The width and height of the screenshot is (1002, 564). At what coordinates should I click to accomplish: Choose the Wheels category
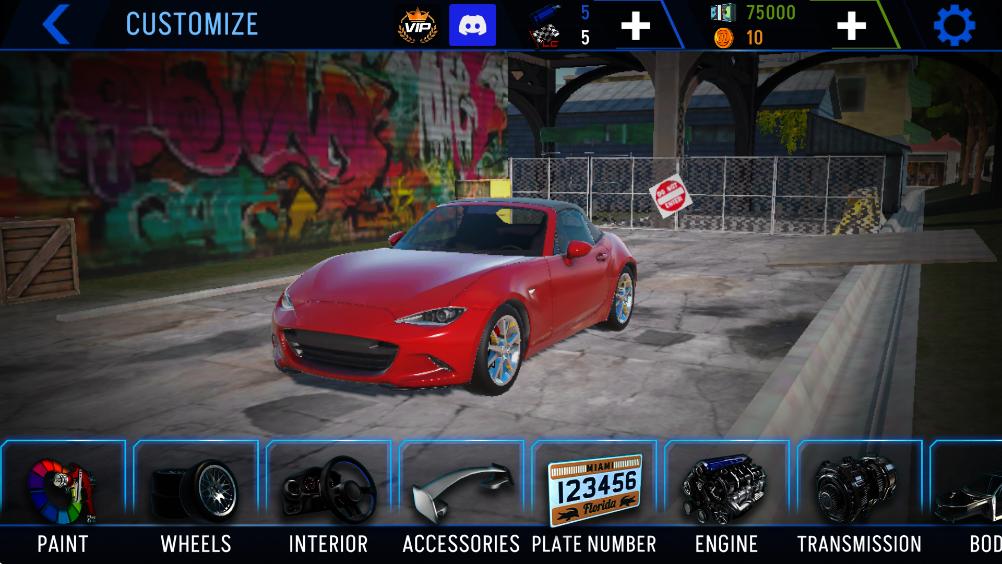(196, 493)
